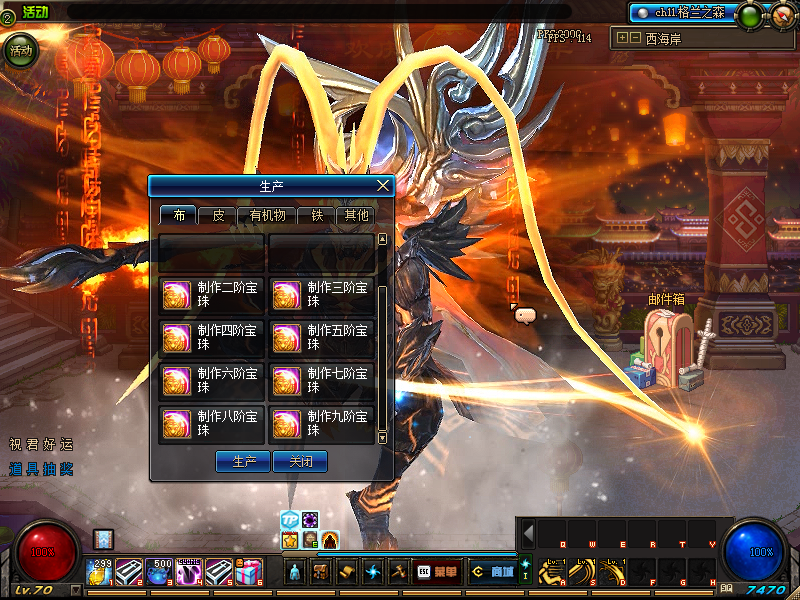Select the 铁 tab
Screen dimensions: 800x600
pos(316,215)
